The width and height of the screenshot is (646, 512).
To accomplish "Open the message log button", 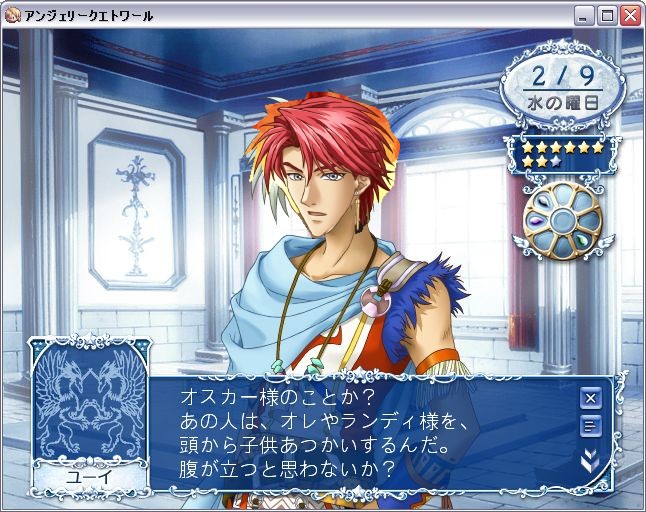I will 590,428.
